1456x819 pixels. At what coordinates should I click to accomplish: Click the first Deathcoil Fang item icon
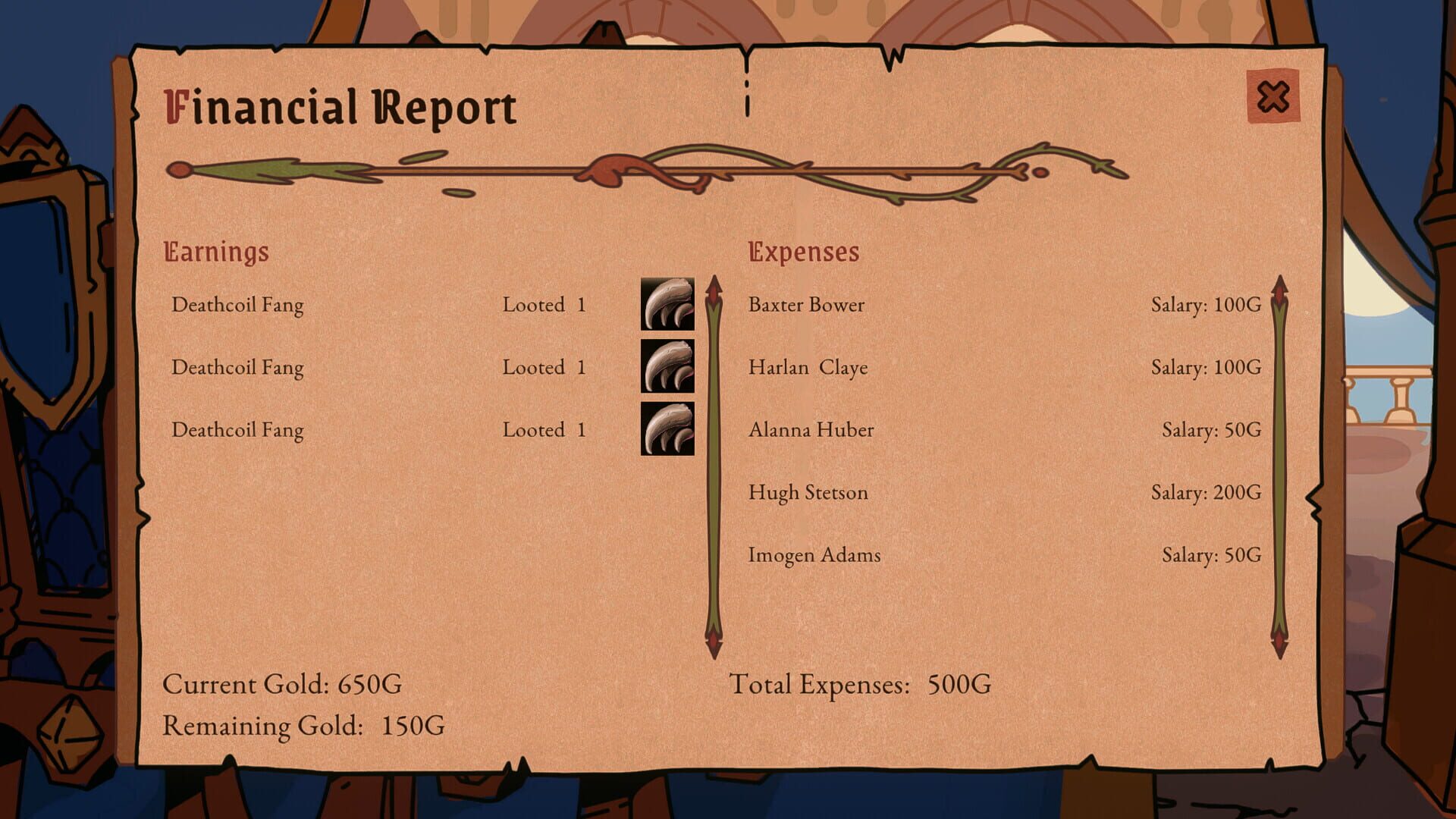pyautogui.click(x=669, y=305)
